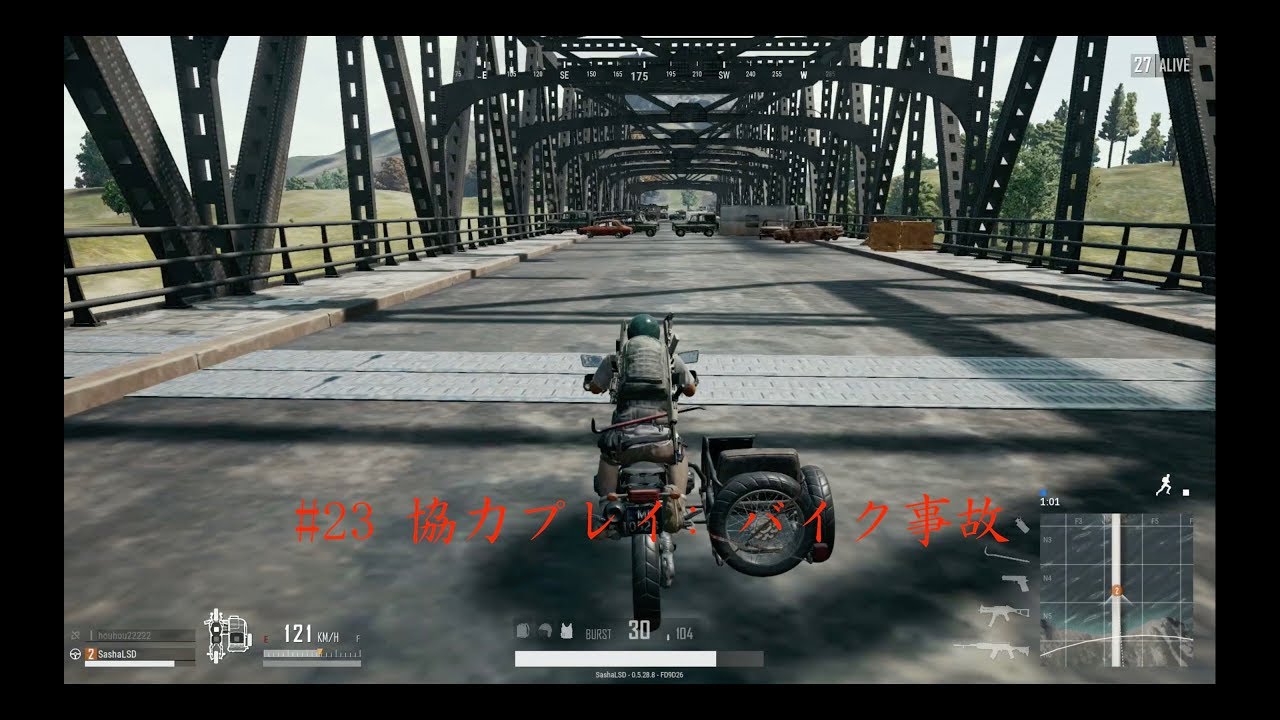This screenshot has height=720, width=1280.
Task: Click the driver steering wheel icon by SashaLSD
Action: [75, 655]
